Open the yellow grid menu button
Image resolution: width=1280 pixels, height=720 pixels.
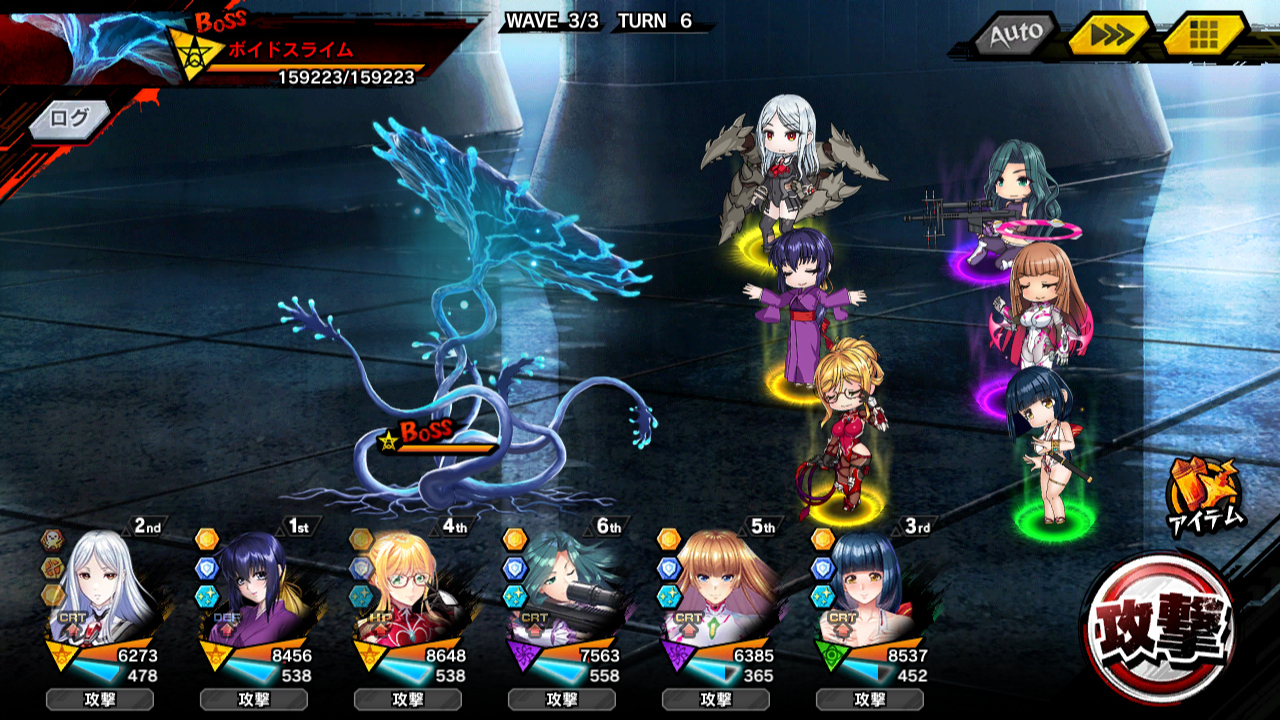1203,36
